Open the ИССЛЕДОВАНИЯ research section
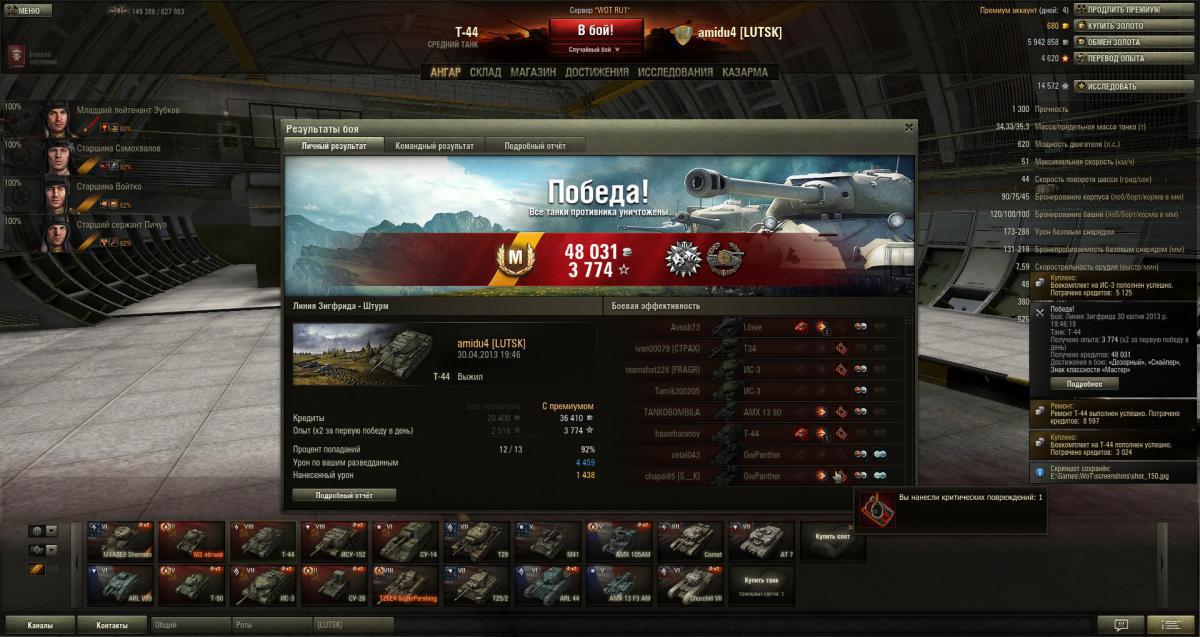Screen dimensions: 1200x637 coord(675,72)
